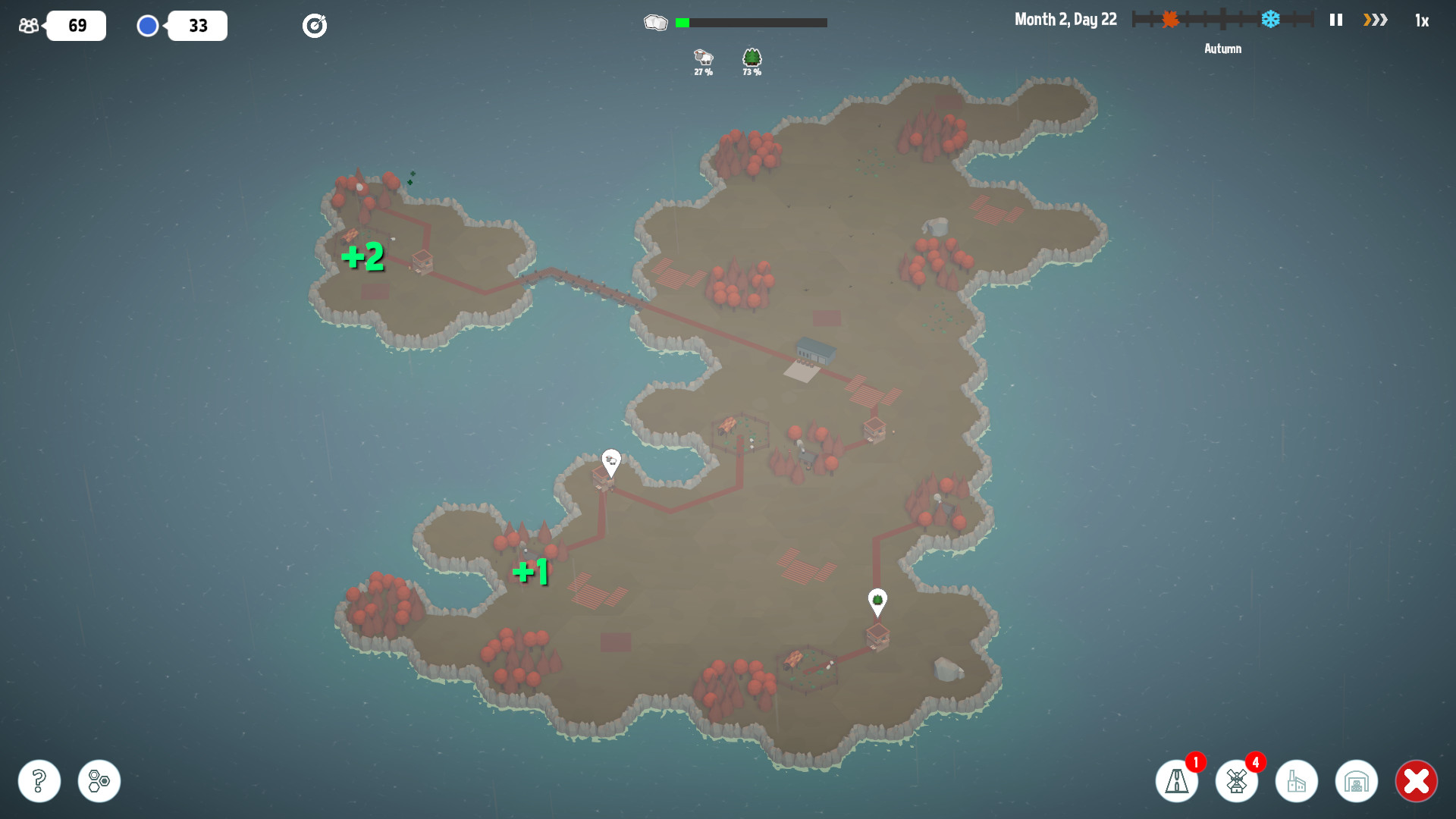Click the population counter icon

pos(29,25)
